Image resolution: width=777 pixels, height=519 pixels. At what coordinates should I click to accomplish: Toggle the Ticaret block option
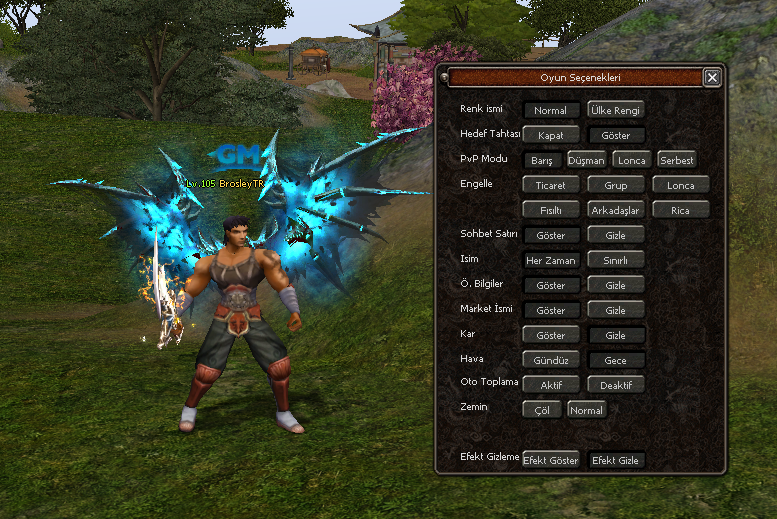[550, 185]
